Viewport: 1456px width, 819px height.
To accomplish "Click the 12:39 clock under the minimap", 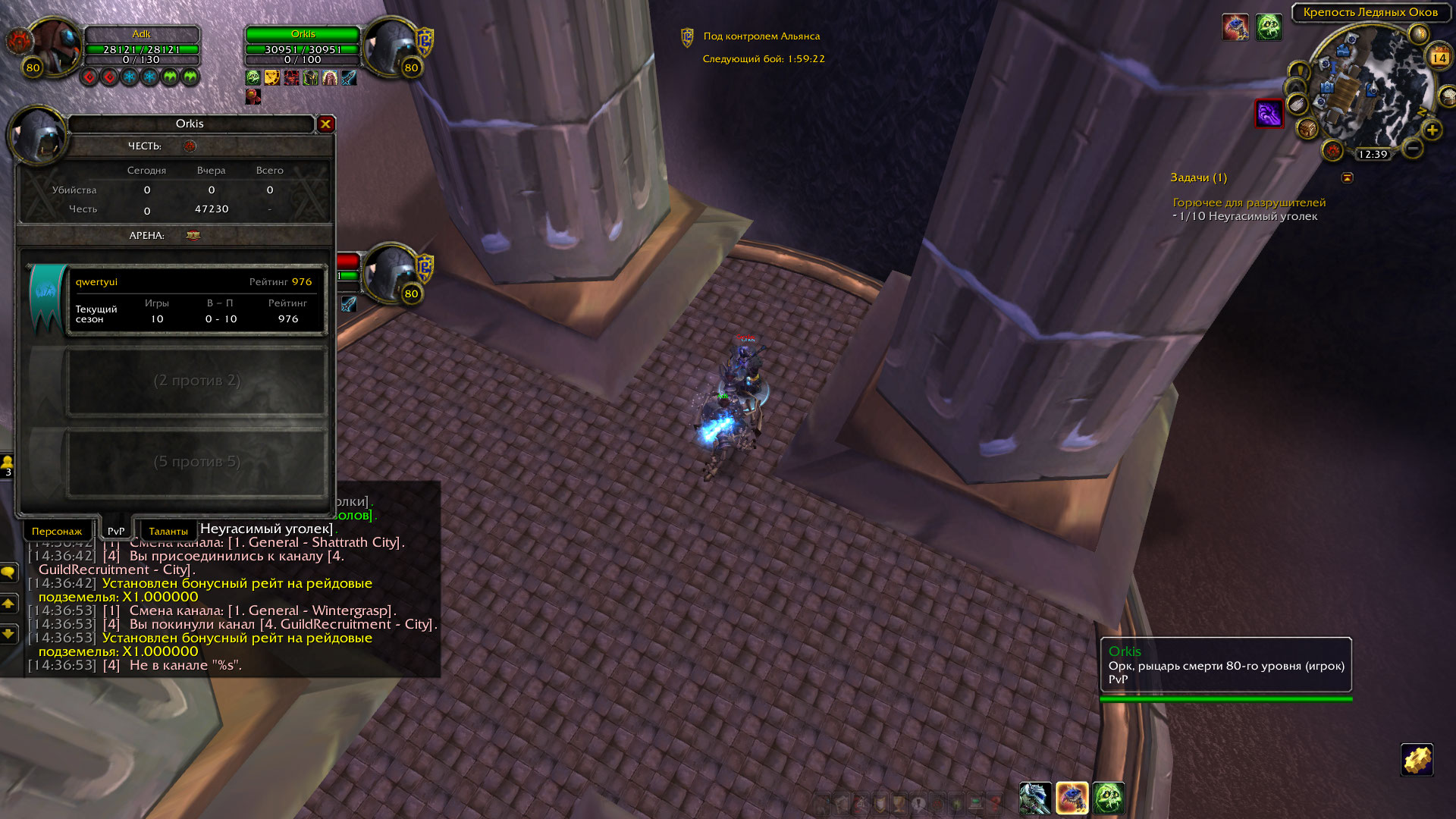I will pyautogui.click(x=1373, y=155).
